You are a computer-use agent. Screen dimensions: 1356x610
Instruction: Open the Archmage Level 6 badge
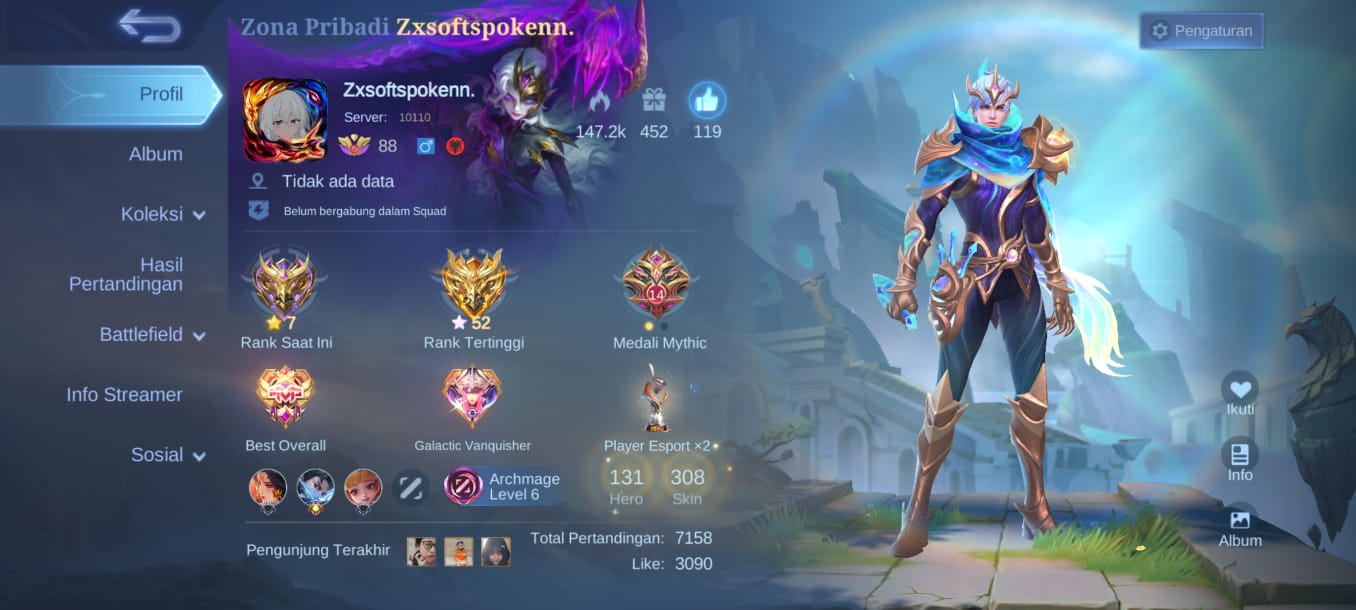[505, 487]
